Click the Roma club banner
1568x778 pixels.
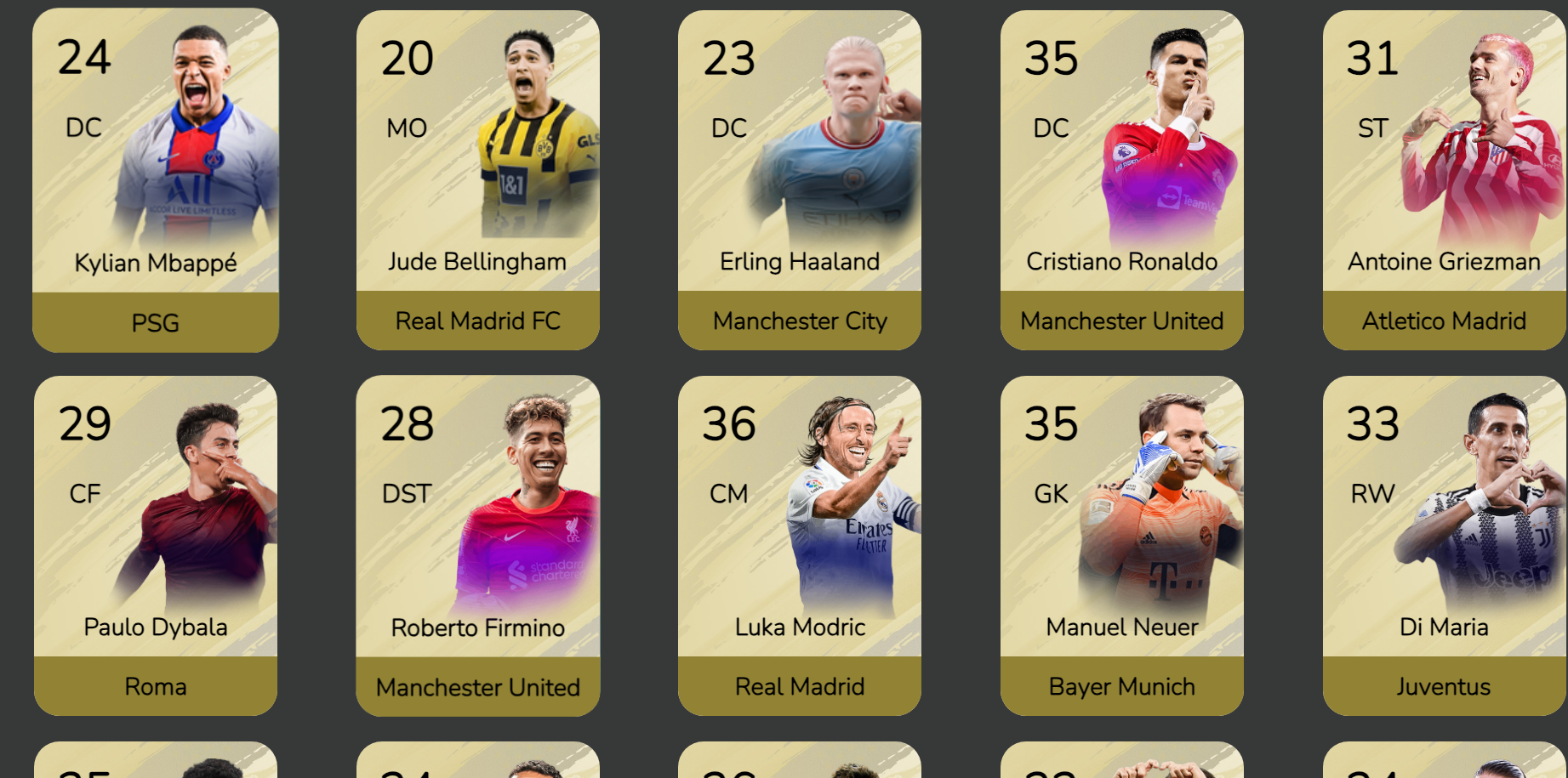[155, 687]
